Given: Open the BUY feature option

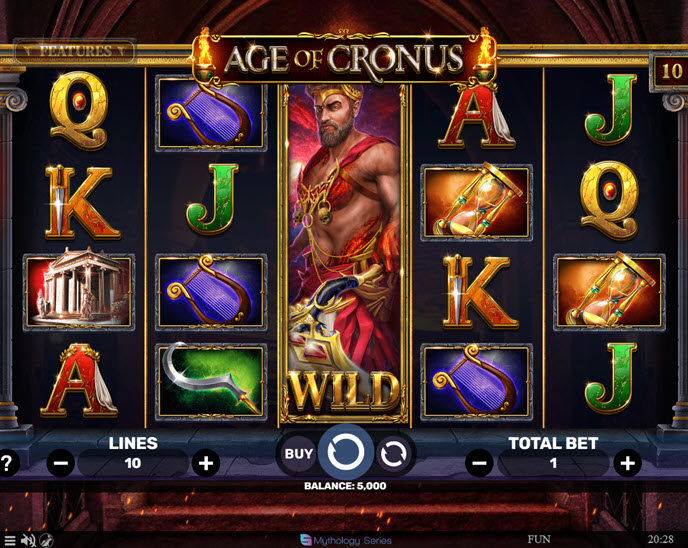Looking at the screenshot, I should [x=298, y=454].
